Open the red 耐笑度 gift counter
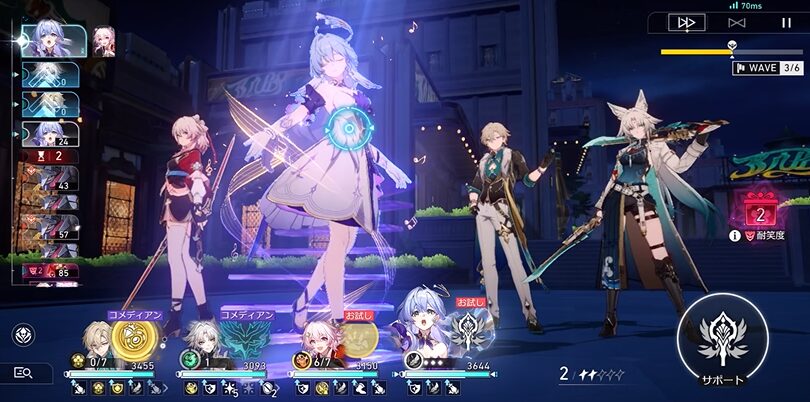 click(x=759, y=211)
